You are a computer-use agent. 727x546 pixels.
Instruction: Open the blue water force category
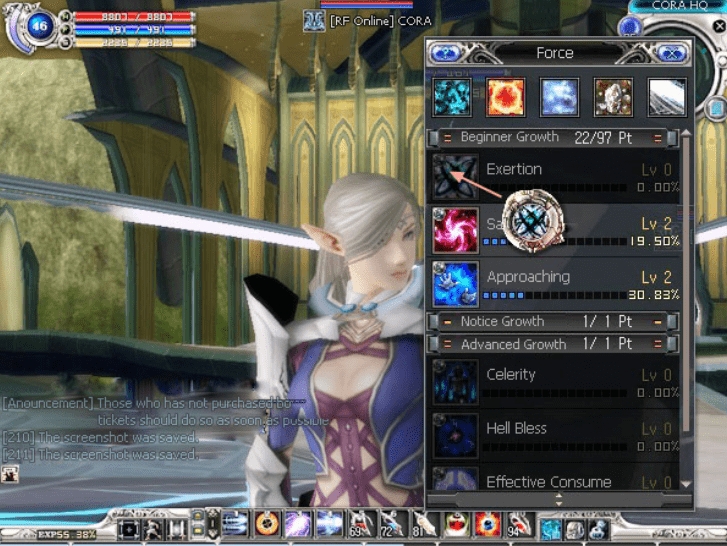(x=559, y=98)
